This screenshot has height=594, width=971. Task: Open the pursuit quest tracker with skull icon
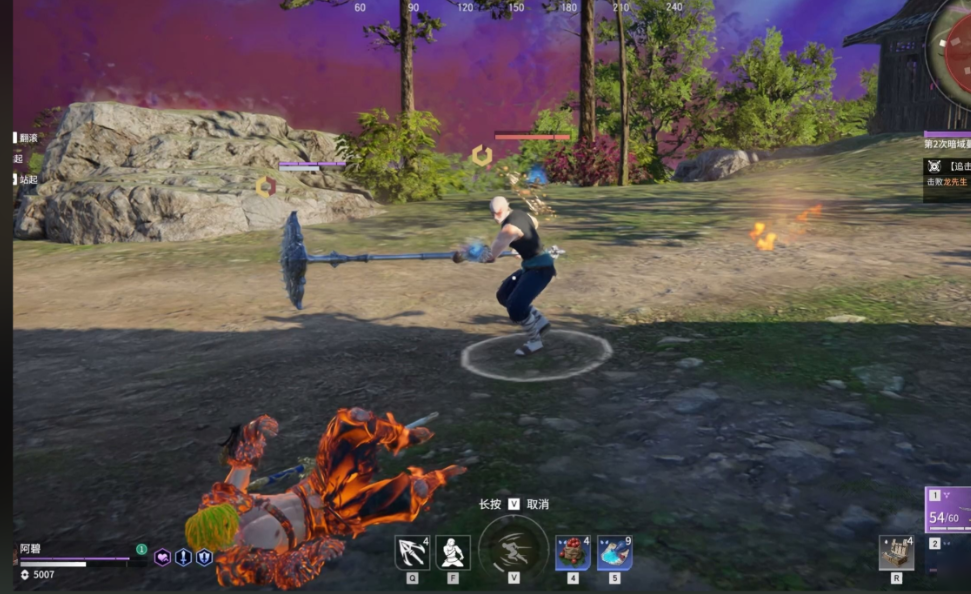[x=946, y=174]
